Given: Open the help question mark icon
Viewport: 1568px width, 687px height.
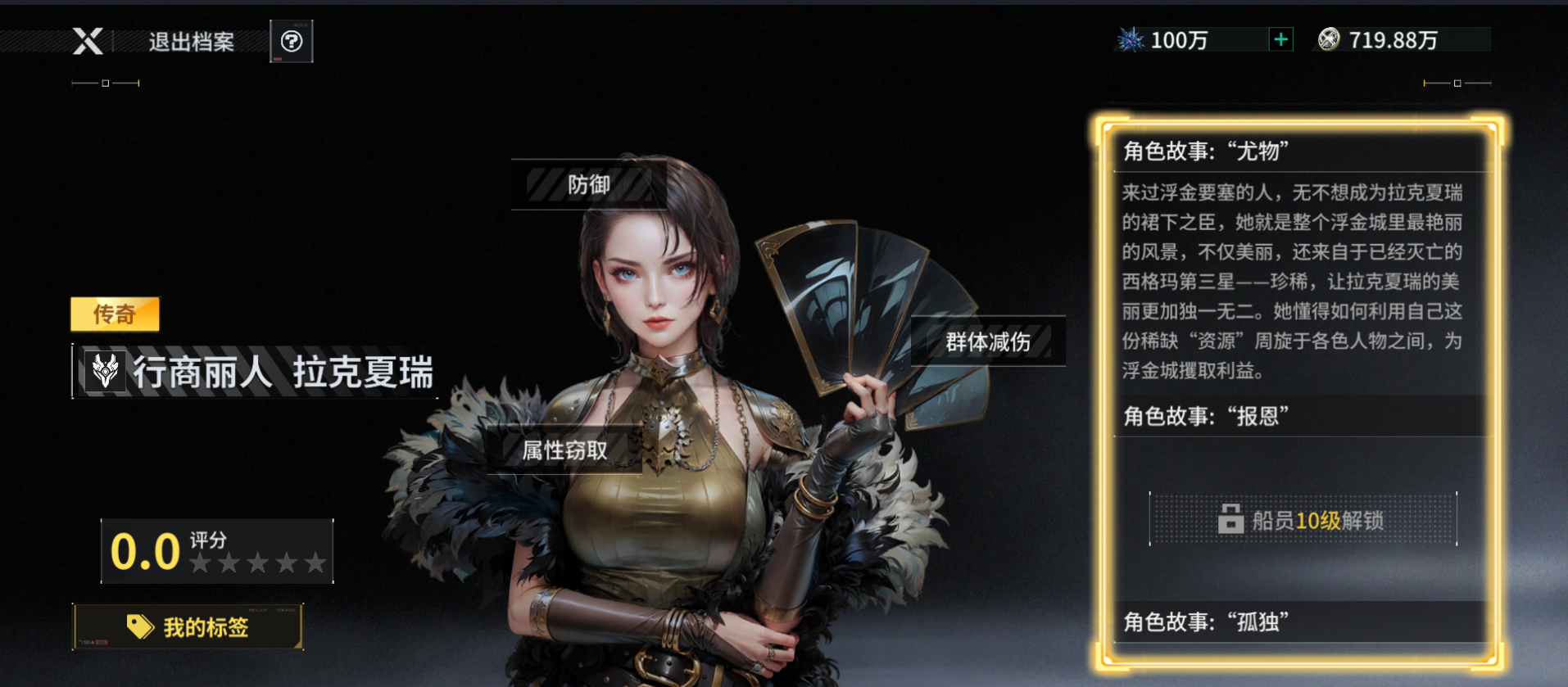Looking at the screenshot, I should coord(293,39).
